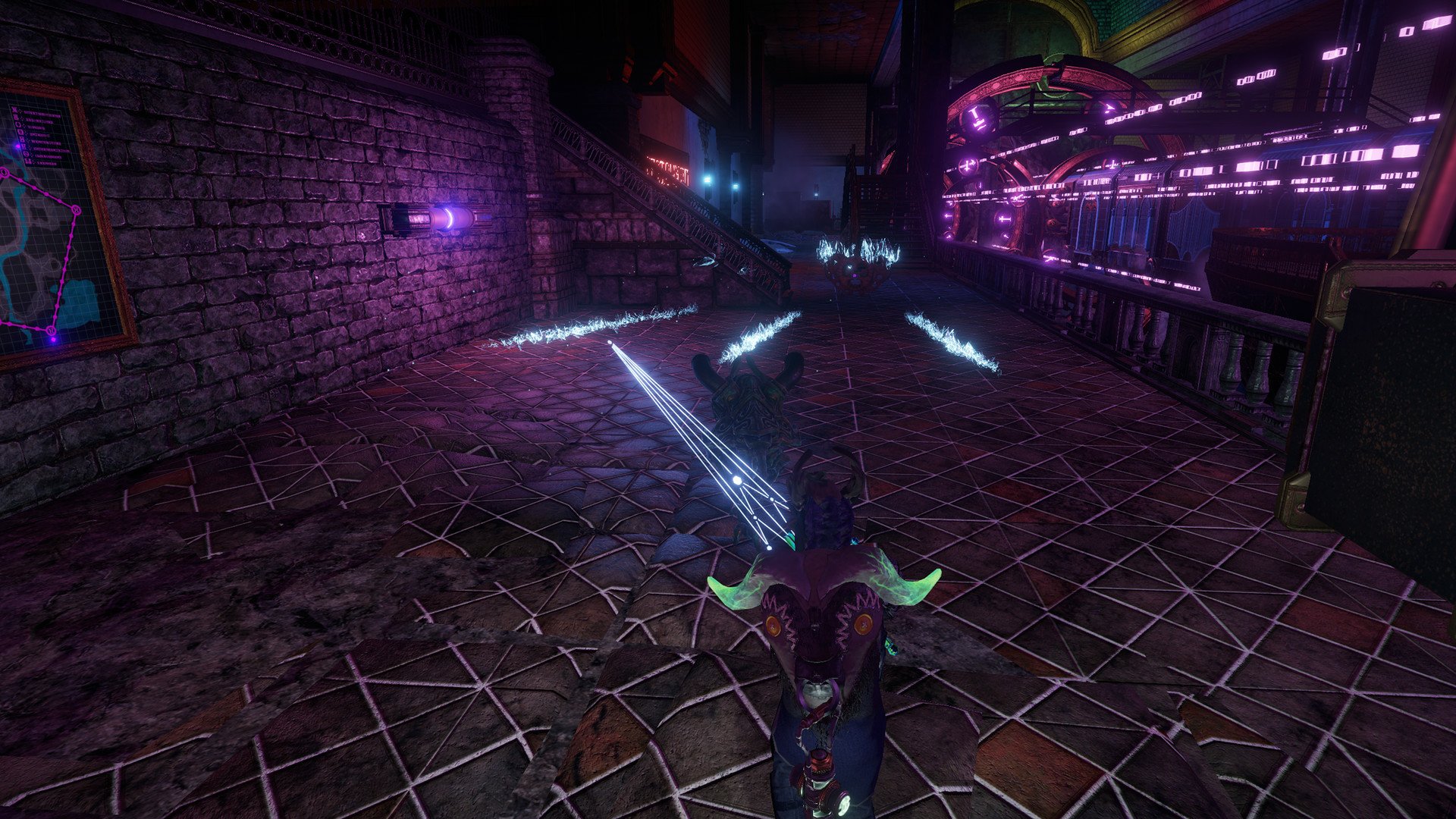The height and width of the screenshot is (819, 1456).
Task: Click the circular node marker atop the map route
Action: point(4,172)
